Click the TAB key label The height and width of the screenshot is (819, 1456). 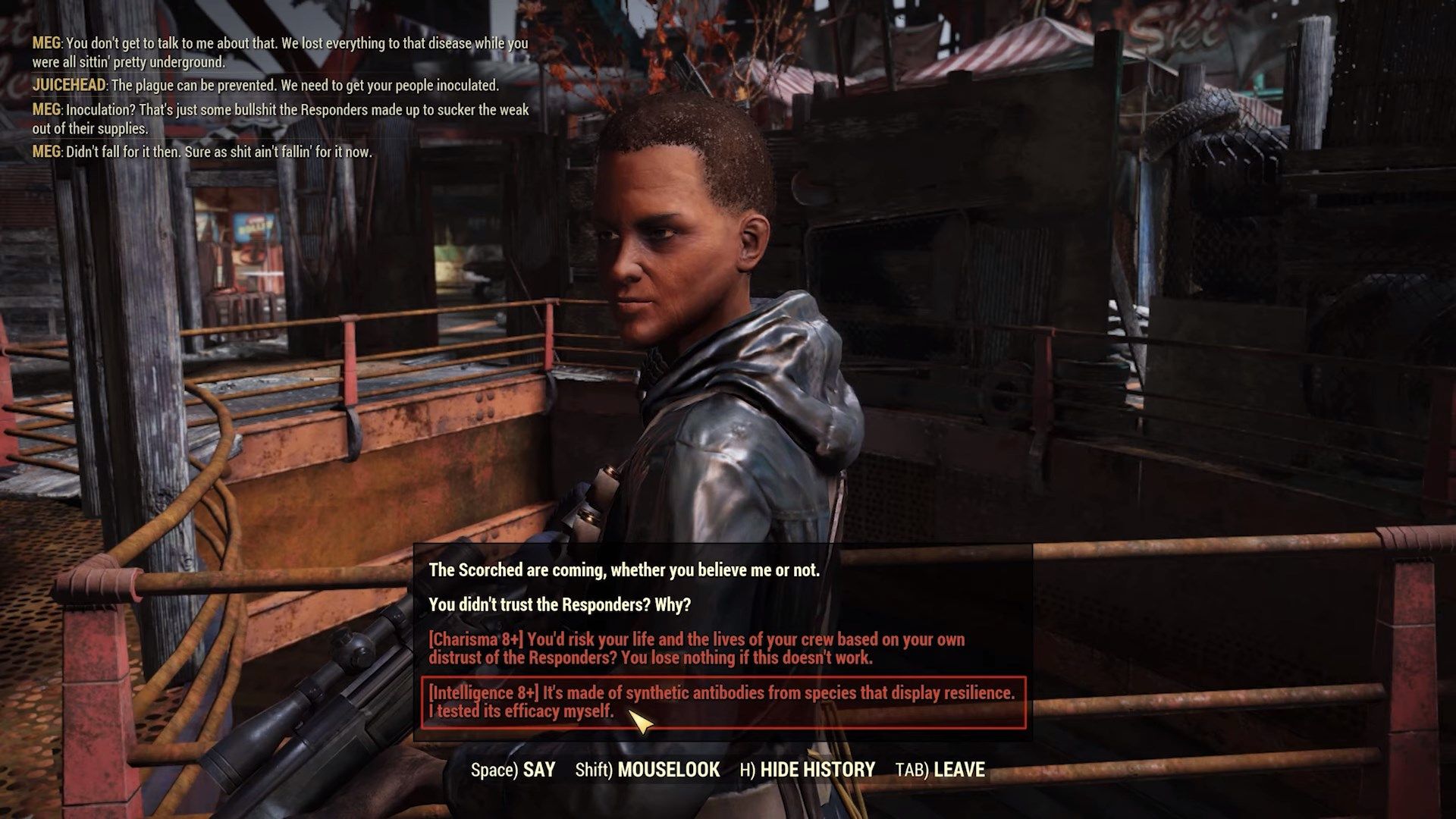912,769
